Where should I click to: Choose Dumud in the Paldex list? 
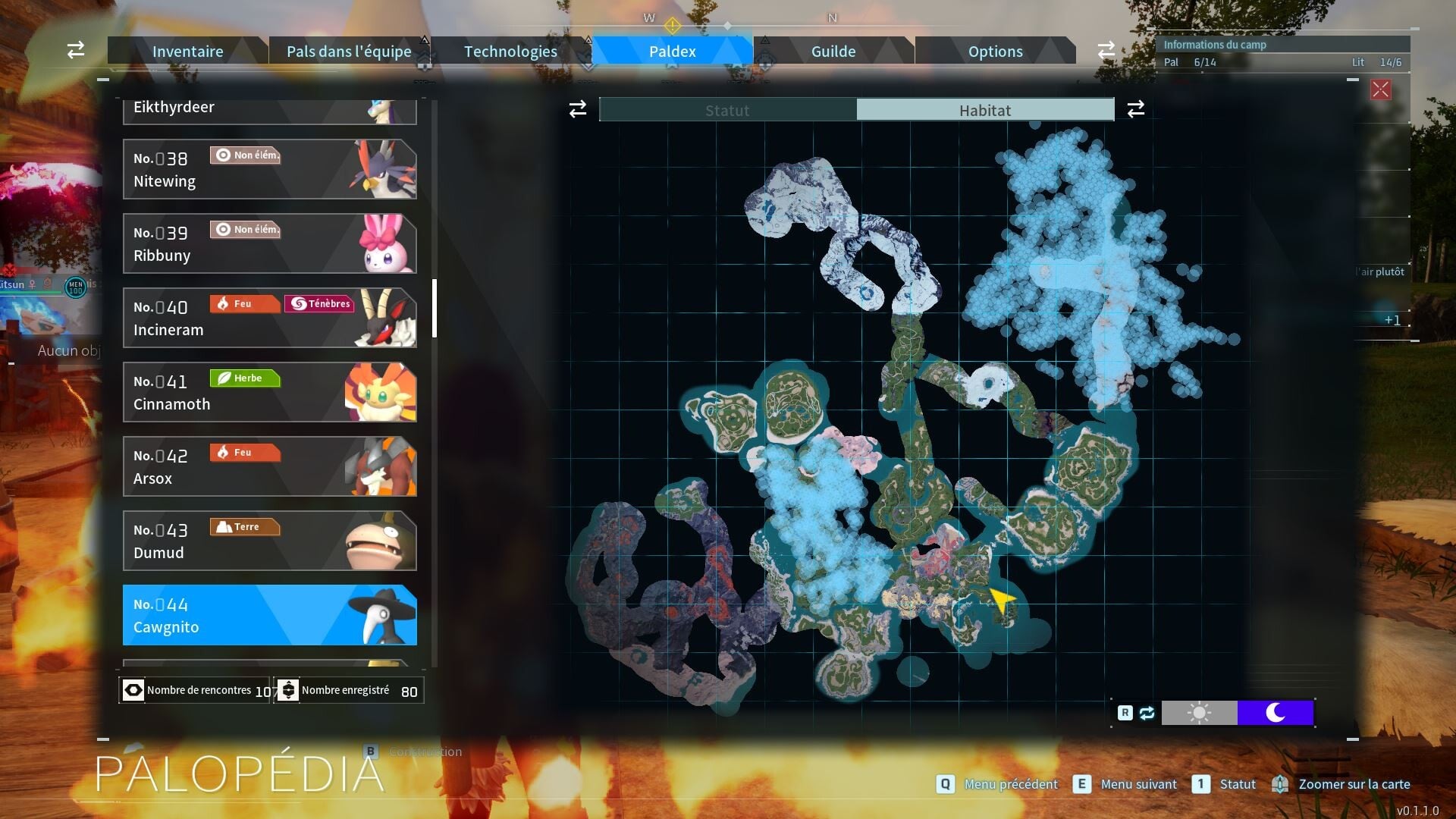point(269,541)
